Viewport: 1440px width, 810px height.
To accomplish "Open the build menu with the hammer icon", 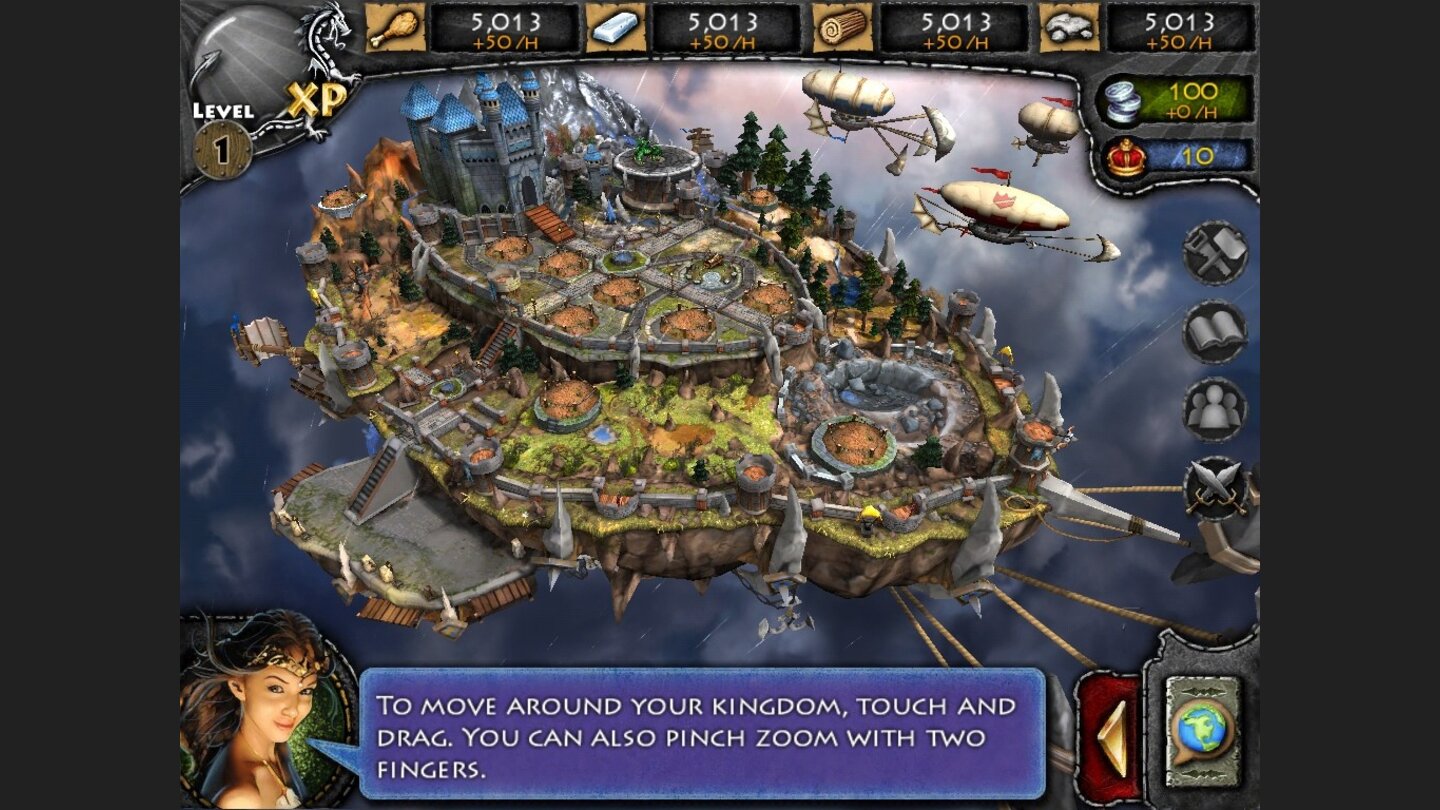I will pos(1213,255).
